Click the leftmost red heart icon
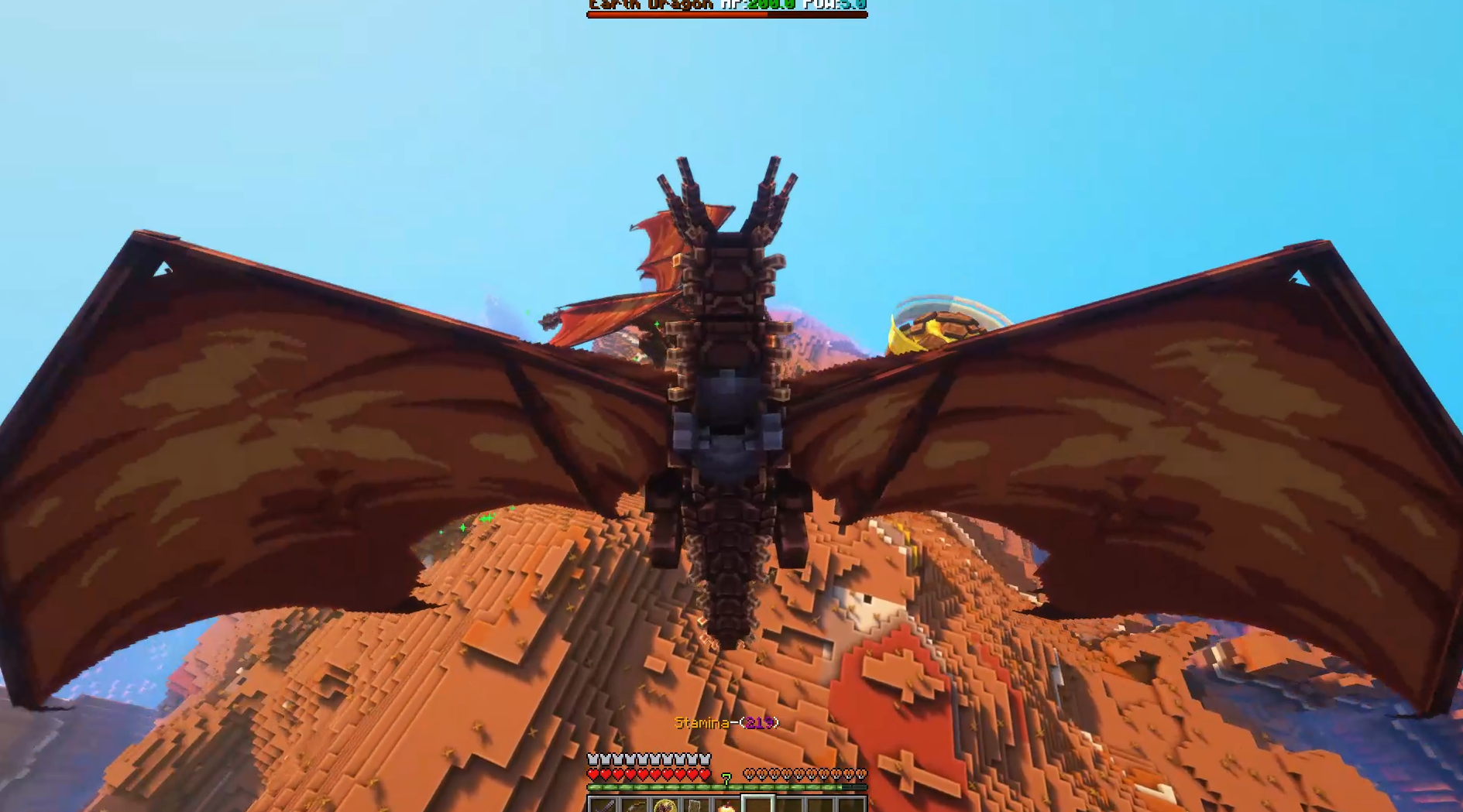 pyautogui.click(x=593, y=774)
